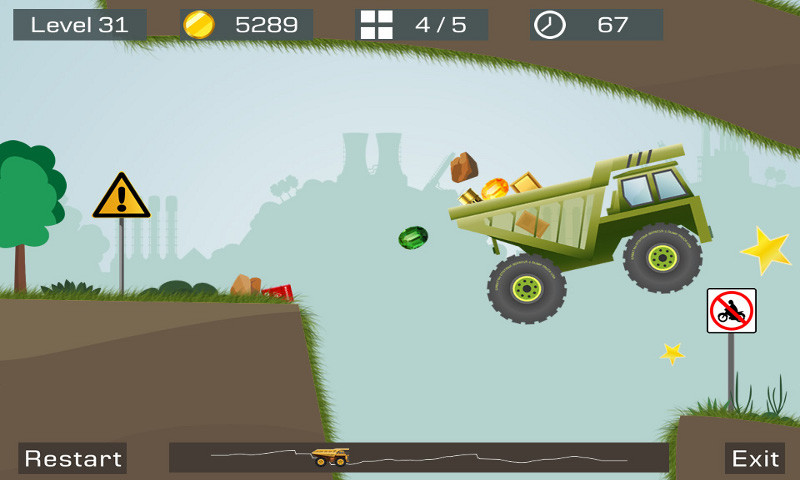Viewport: 800px width, 480px height.
Task: Exit the level
Action: (x=755, y=458)
